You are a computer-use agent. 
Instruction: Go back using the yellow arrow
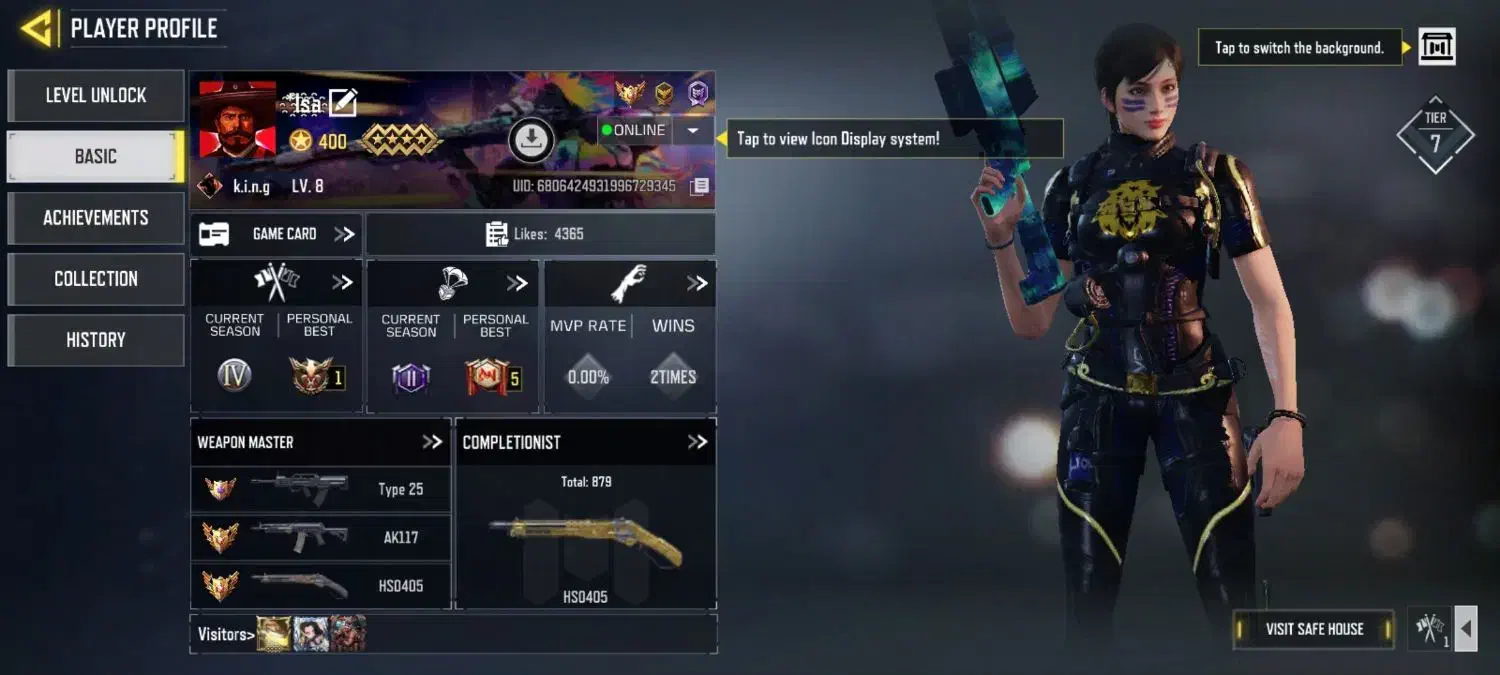(x=37, y=28)
